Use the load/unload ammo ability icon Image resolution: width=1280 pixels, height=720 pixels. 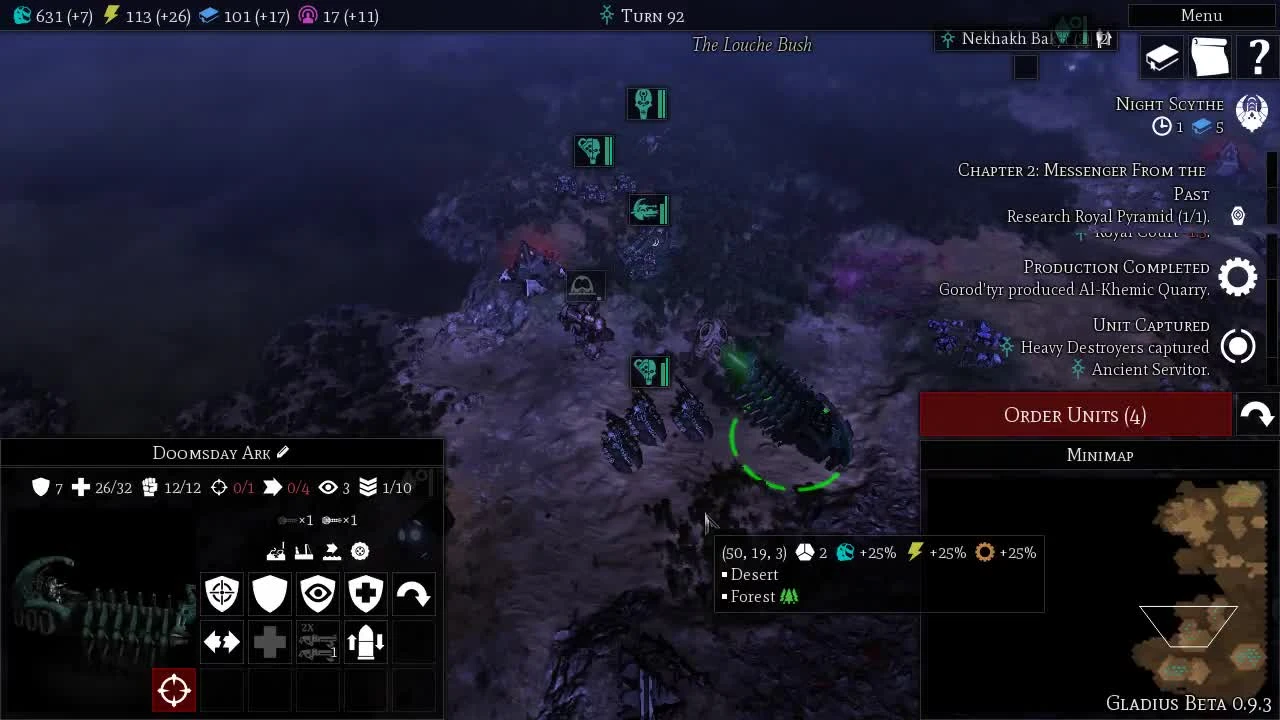[365, 642]
